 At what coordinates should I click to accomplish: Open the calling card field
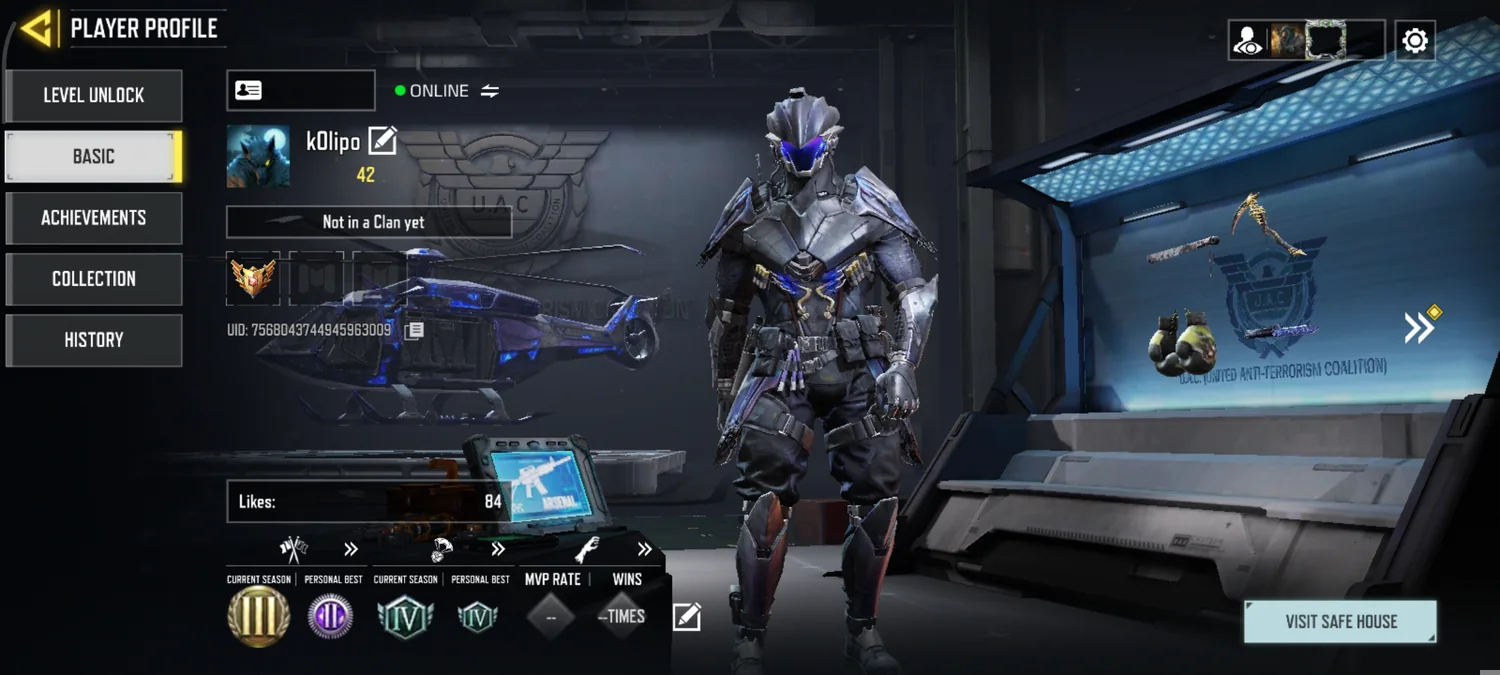[x=300, y=91]
